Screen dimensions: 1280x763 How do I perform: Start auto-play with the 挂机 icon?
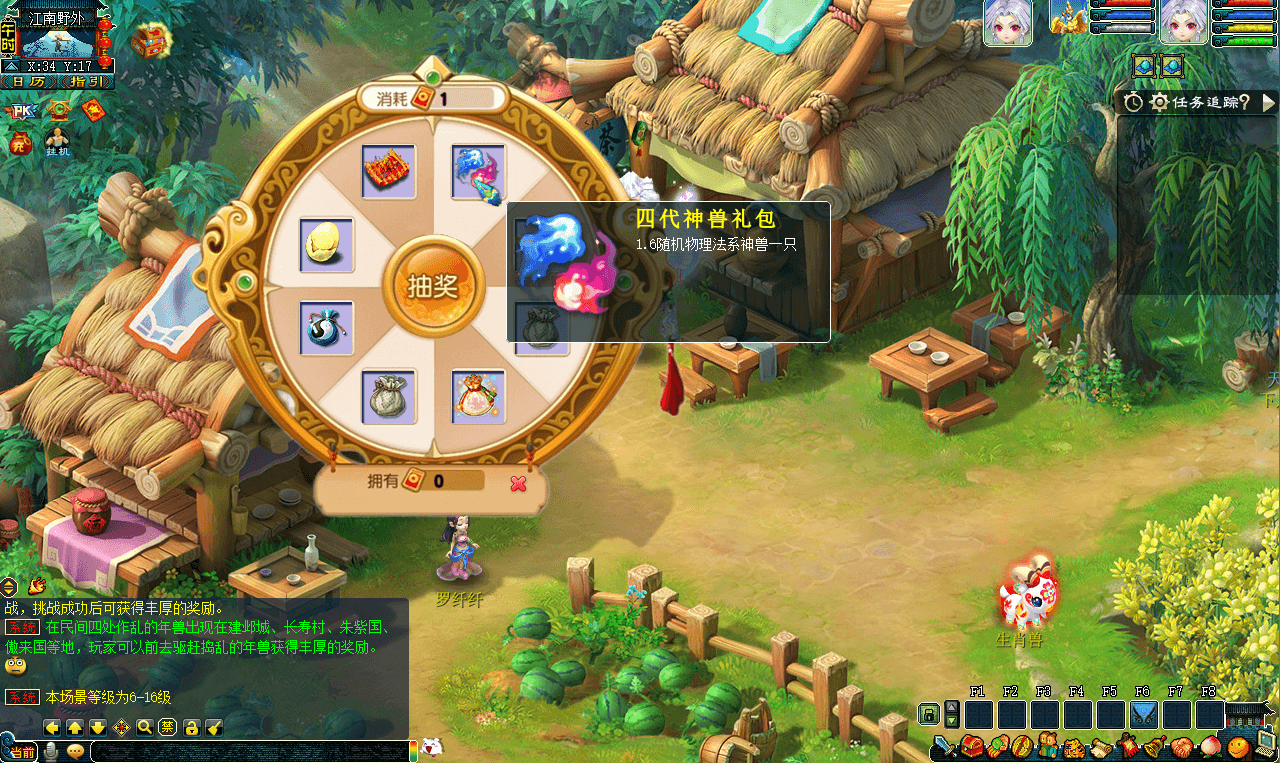pyautogui.click(x=56, y=142)
